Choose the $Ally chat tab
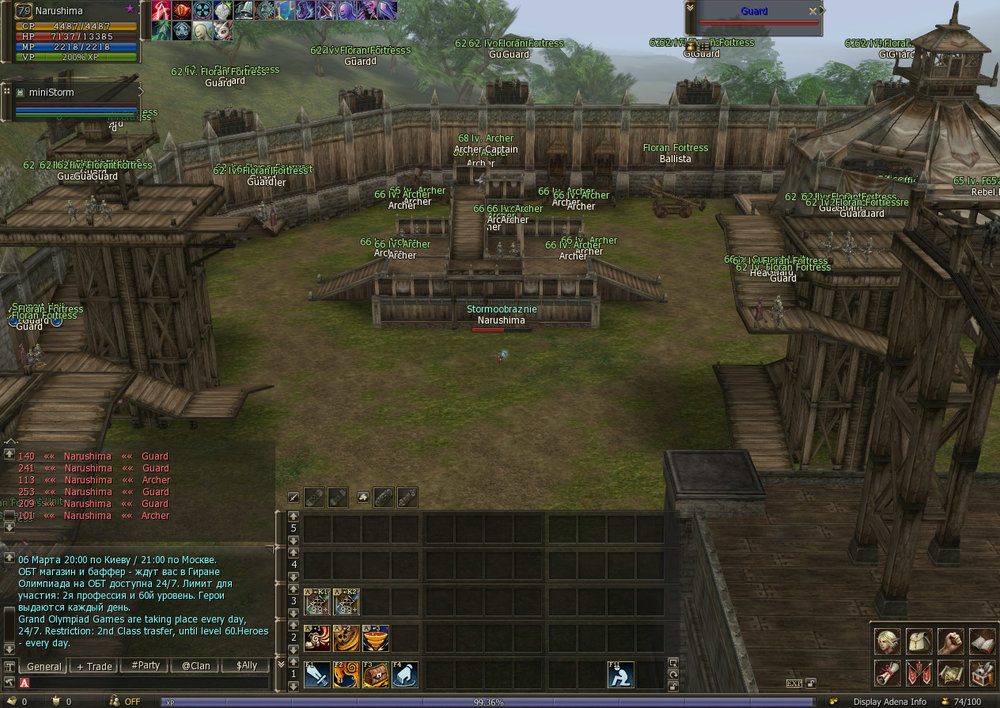1000x708 pixels. coord(246,666)
